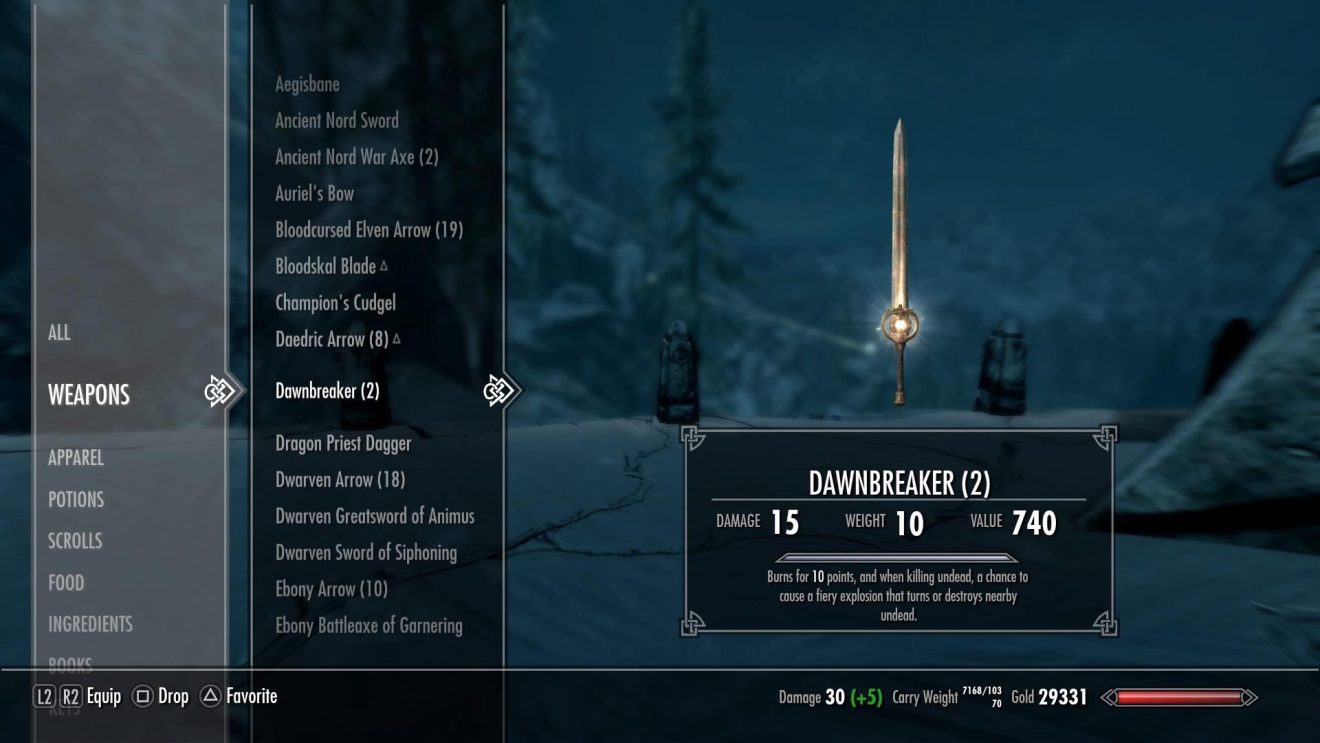Choose Dwarven Arrow (18)
The height and width of the screenshot is (743, 1320).
coord(340,480)
